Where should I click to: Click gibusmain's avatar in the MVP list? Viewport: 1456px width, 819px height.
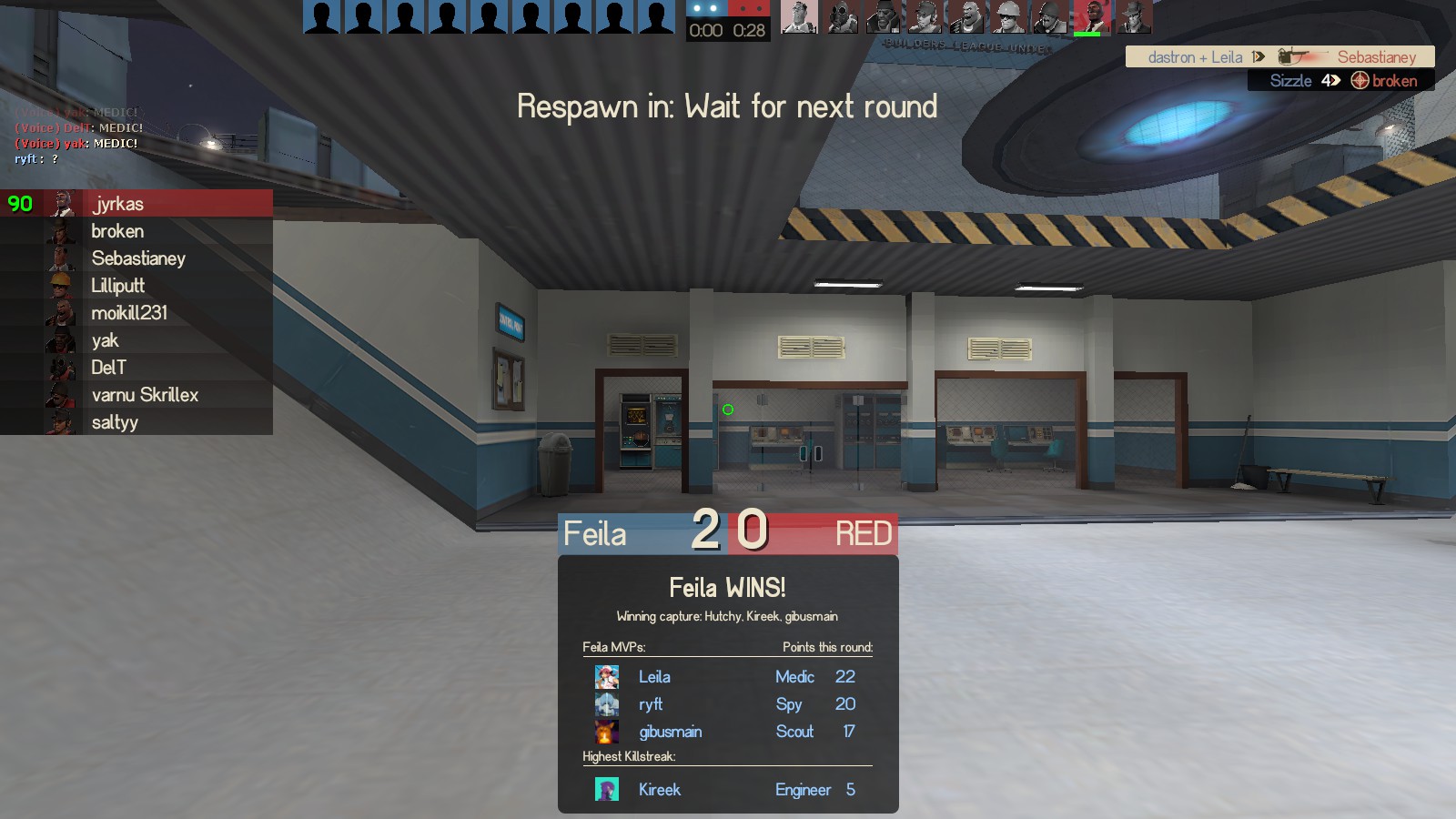tap(607, 732)
